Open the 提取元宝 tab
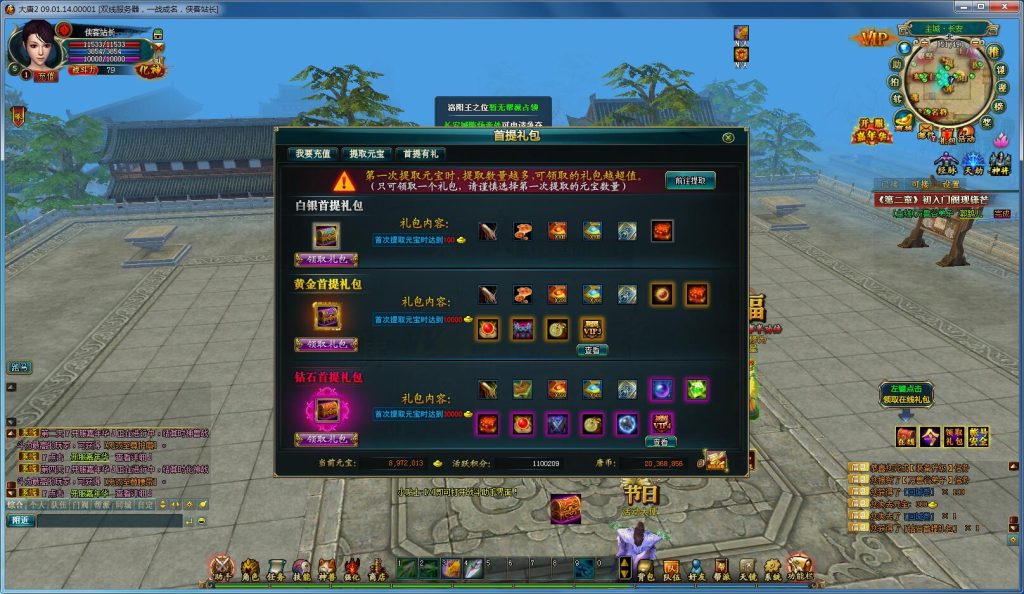Image resolution: width=1024 pixels, height=594 pixels. (366, 154)
